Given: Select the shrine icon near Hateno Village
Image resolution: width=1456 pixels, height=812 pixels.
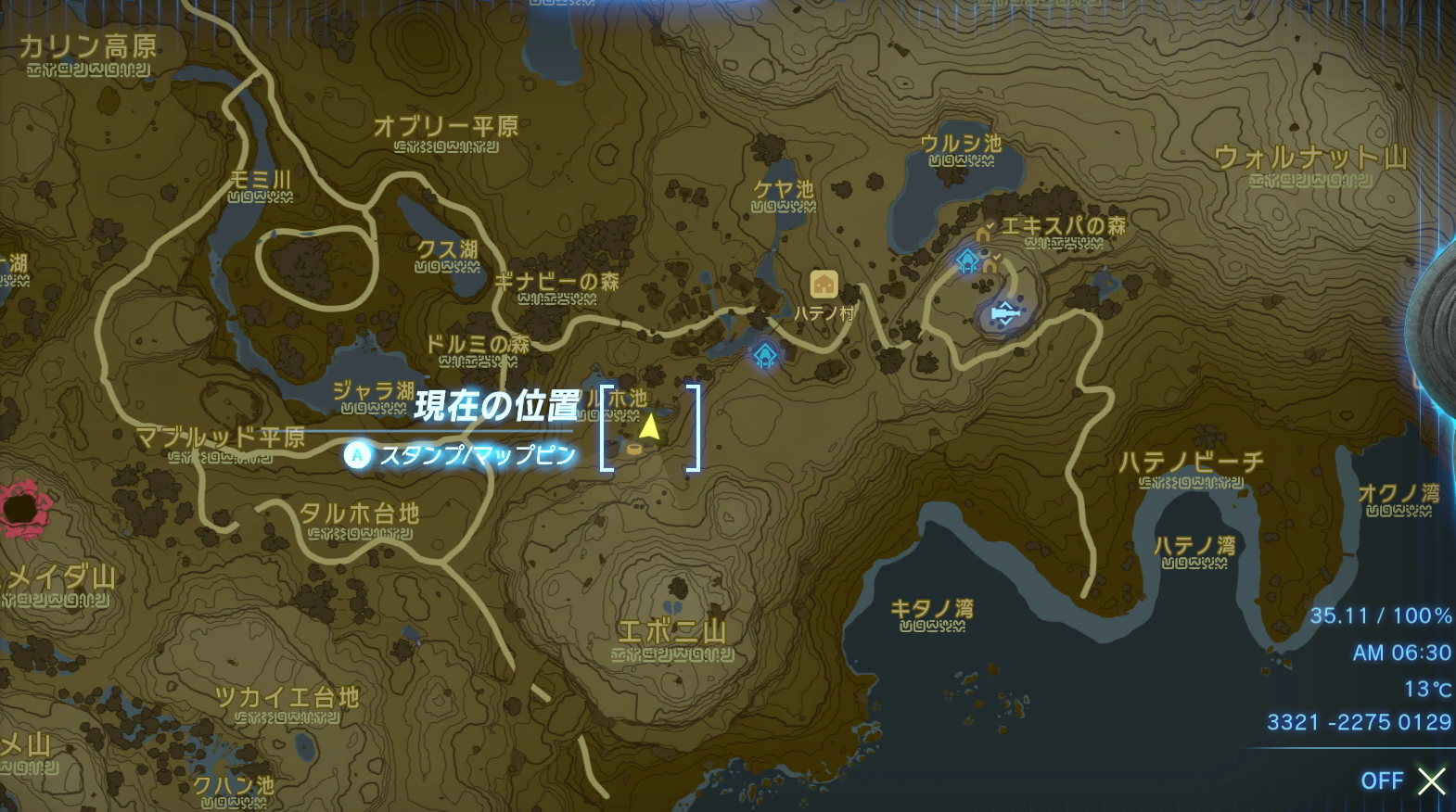Looking at the screenshot, I should tap(763, 355).
